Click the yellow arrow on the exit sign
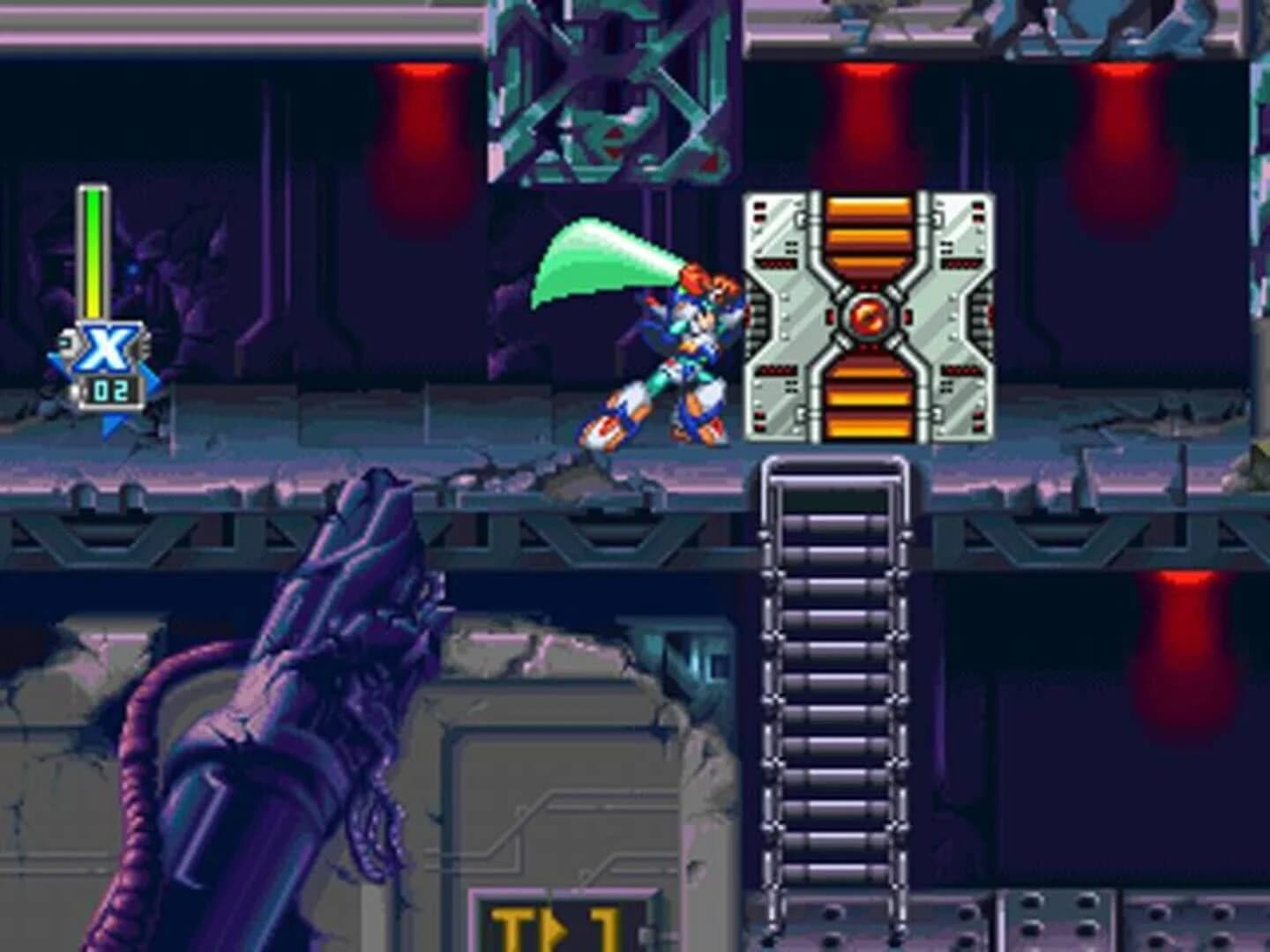Image resolution: width=1270 pixels, height=952 pixels. coord(557,932)
